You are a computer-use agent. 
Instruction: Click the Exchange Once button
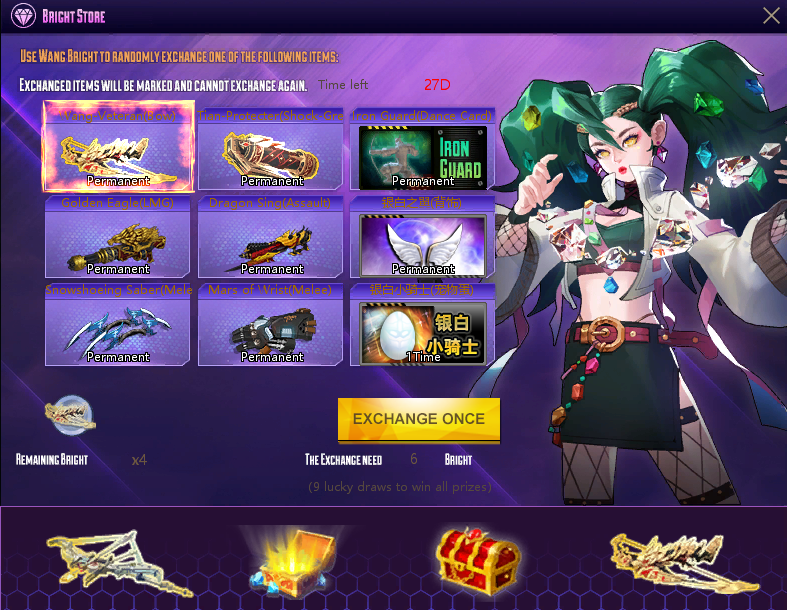pos(419,419)
